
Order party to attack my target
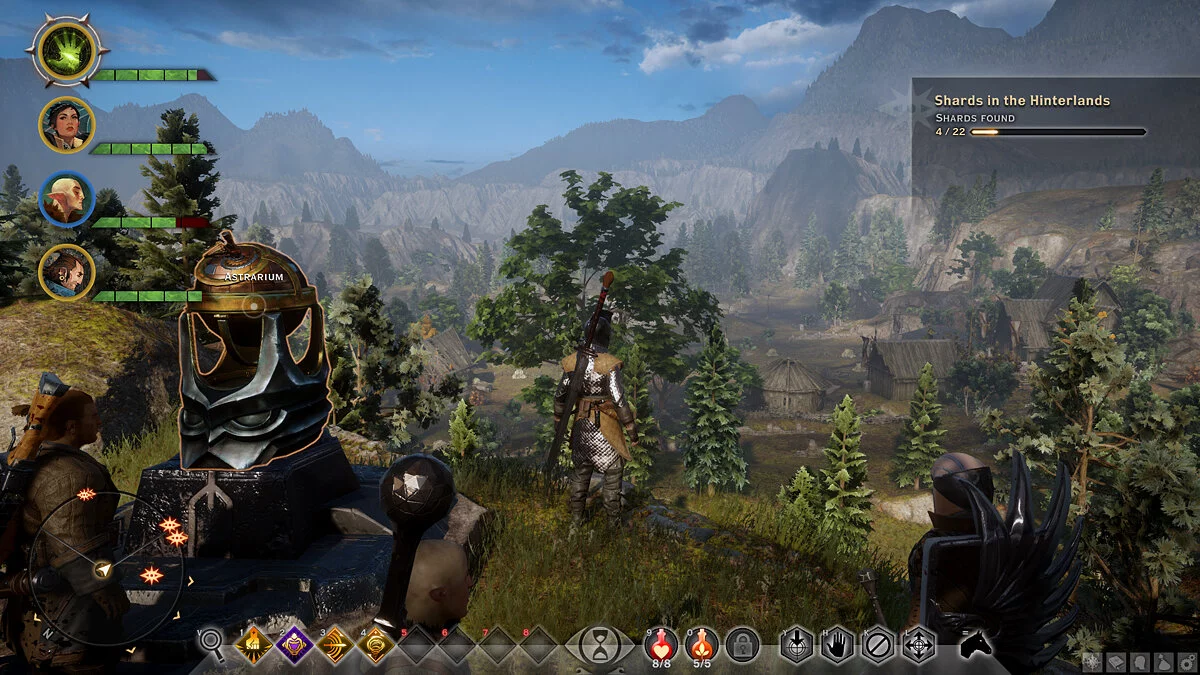point(796,645)
